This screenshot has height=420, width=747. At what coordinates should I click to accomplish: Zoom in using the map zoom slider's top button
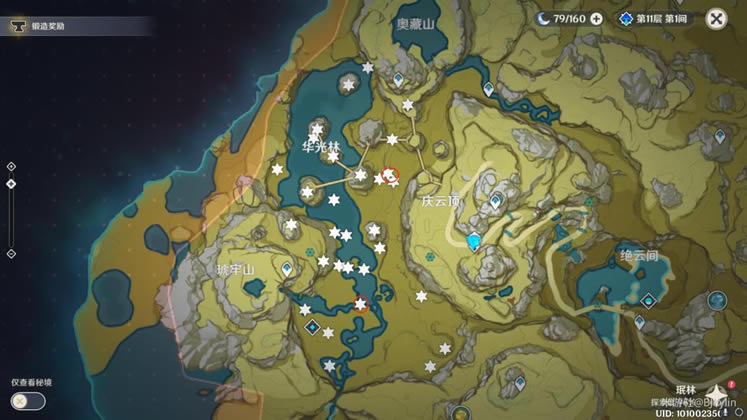11,167
